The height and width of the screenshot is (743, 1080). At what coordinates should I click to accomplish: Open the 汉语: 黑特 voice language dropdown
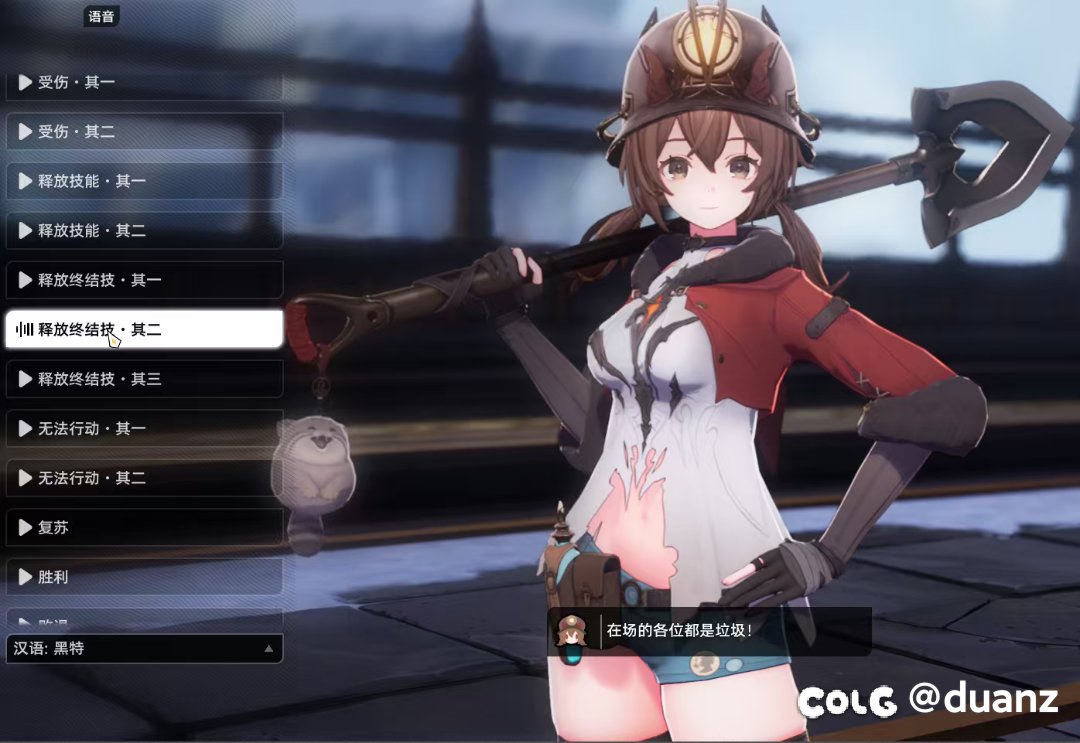coord(144,649)
